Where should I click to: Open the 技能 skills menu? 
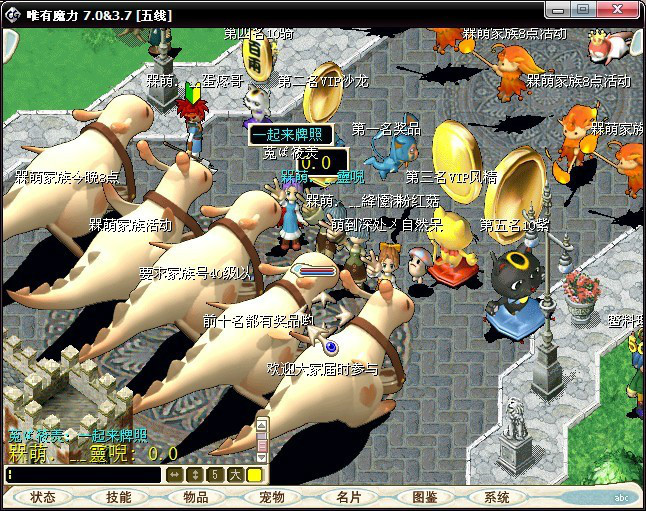119,497
